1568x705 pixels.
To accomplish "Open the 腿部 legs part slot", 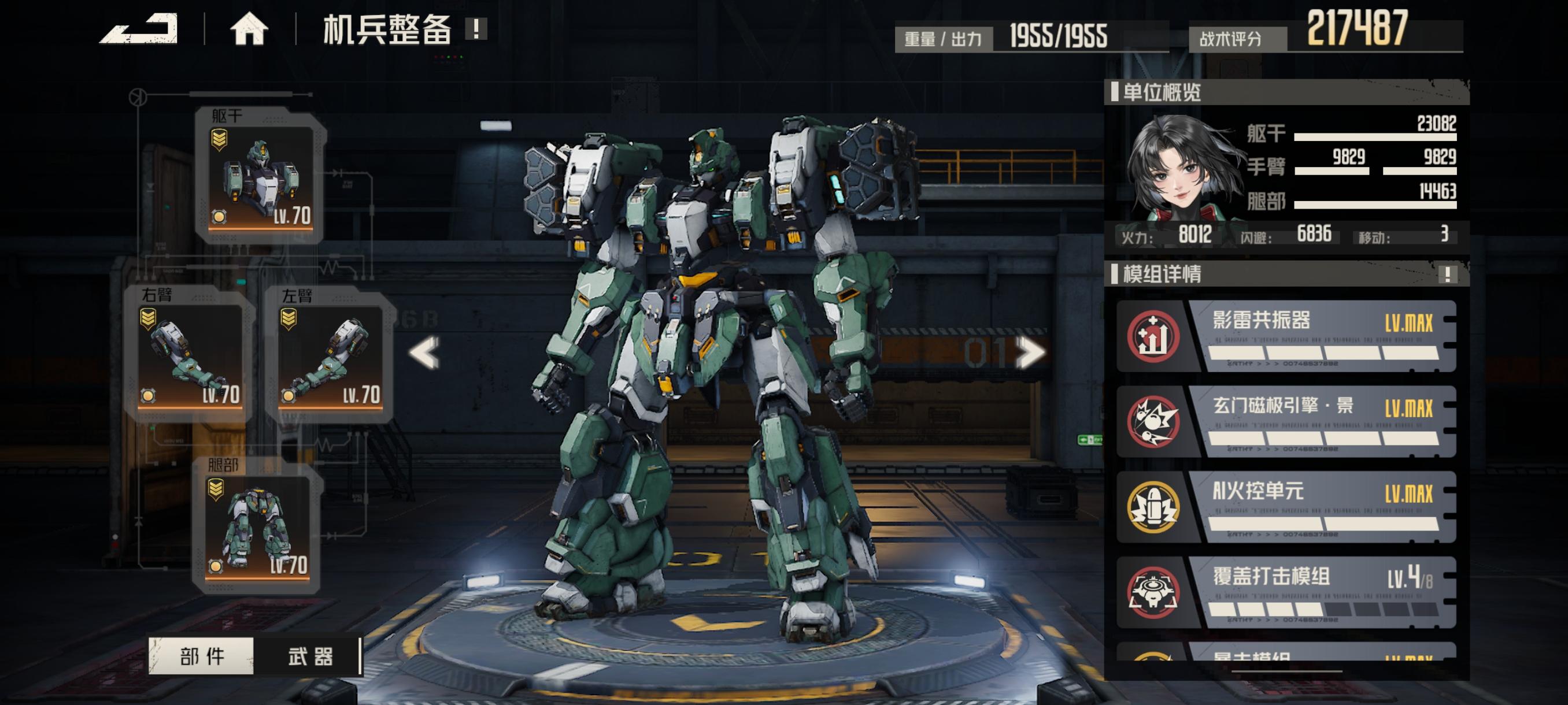I will 257,526.
